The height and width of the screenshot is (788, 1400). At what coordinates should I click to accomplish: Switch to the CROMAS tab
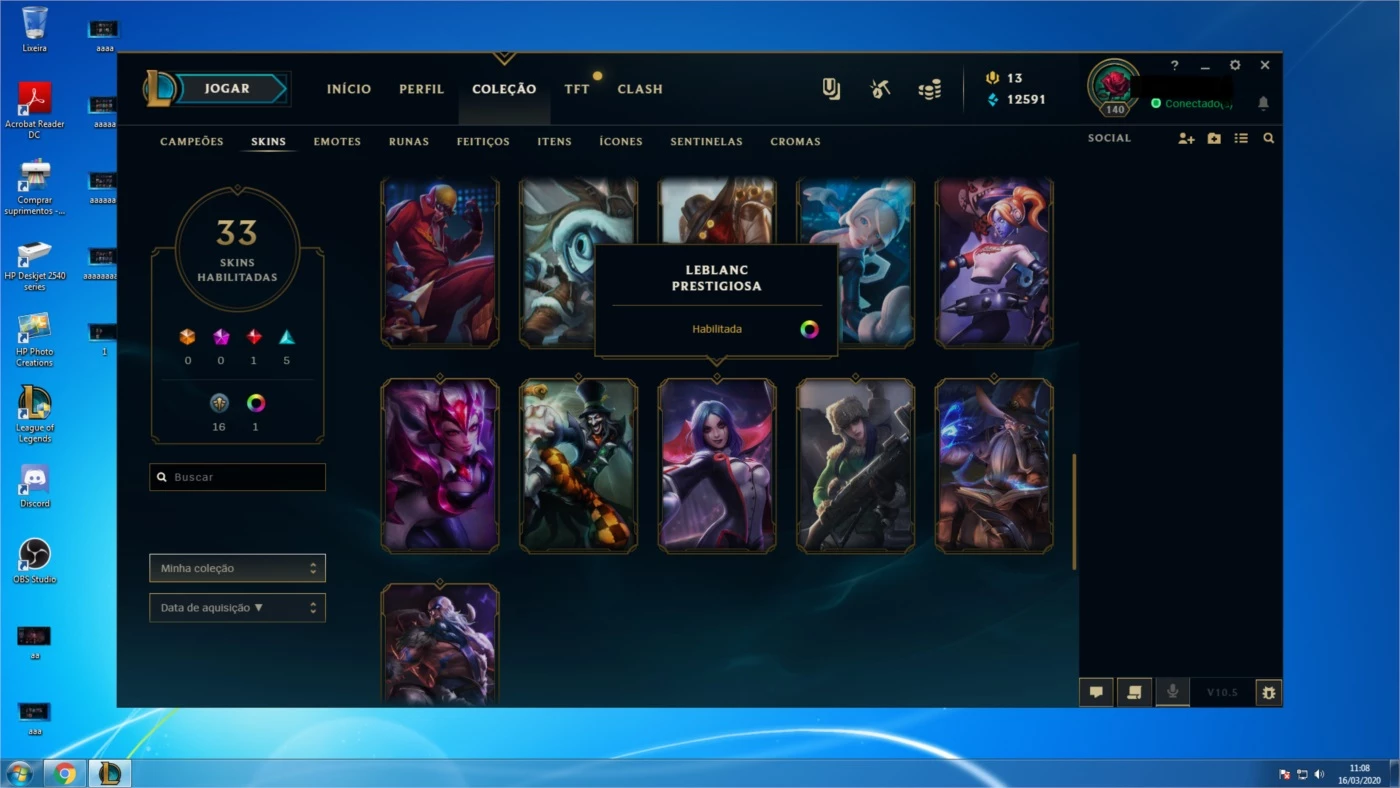pos(795,141)
